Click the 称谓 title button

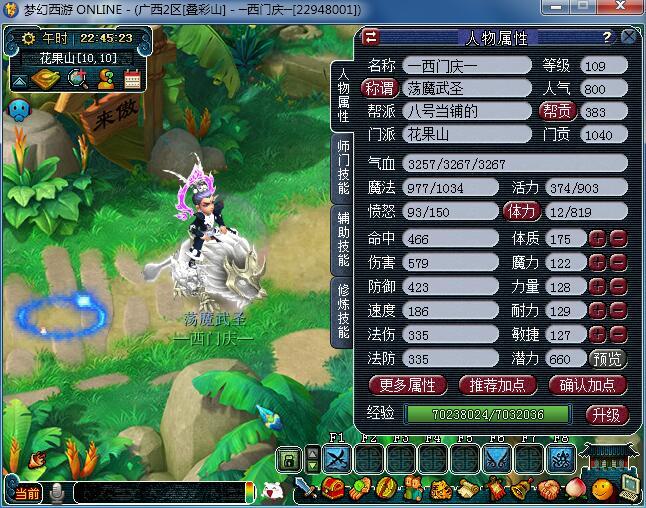coord(379,88)
